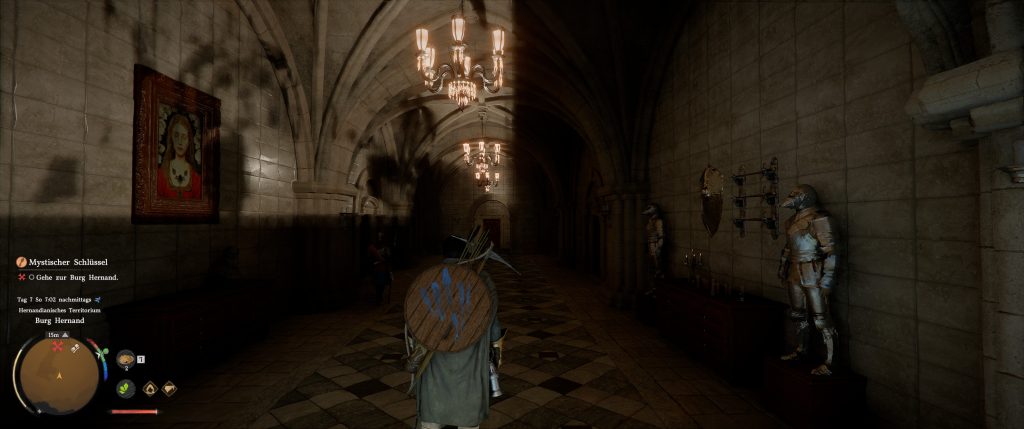
Task: Select the bread food quick slot
Action: 126,360
